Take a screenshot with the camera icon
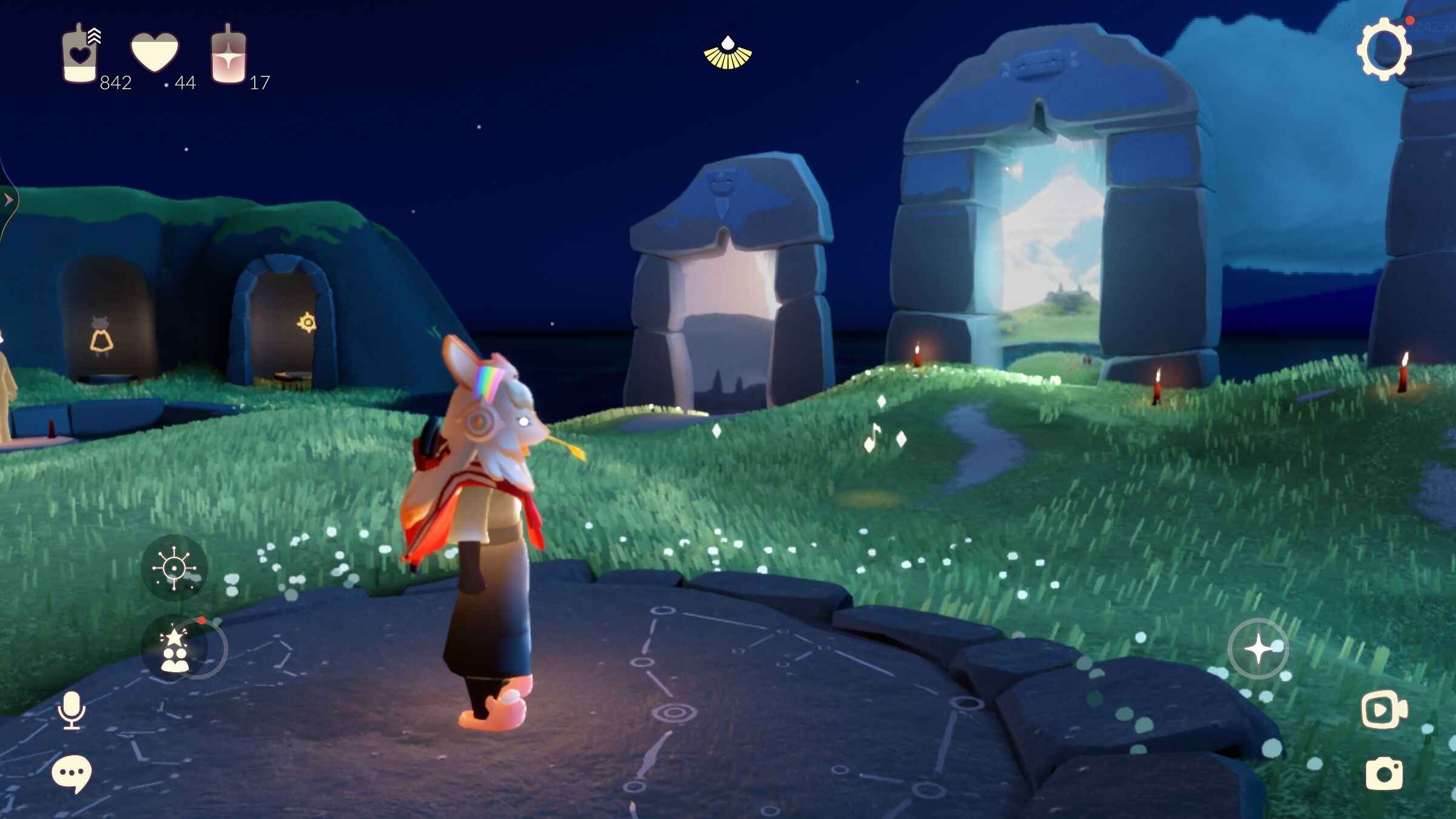Image resolution: width=1456 pixels, height=819 pixels. pyautogui.click(x=1384, y=774)
